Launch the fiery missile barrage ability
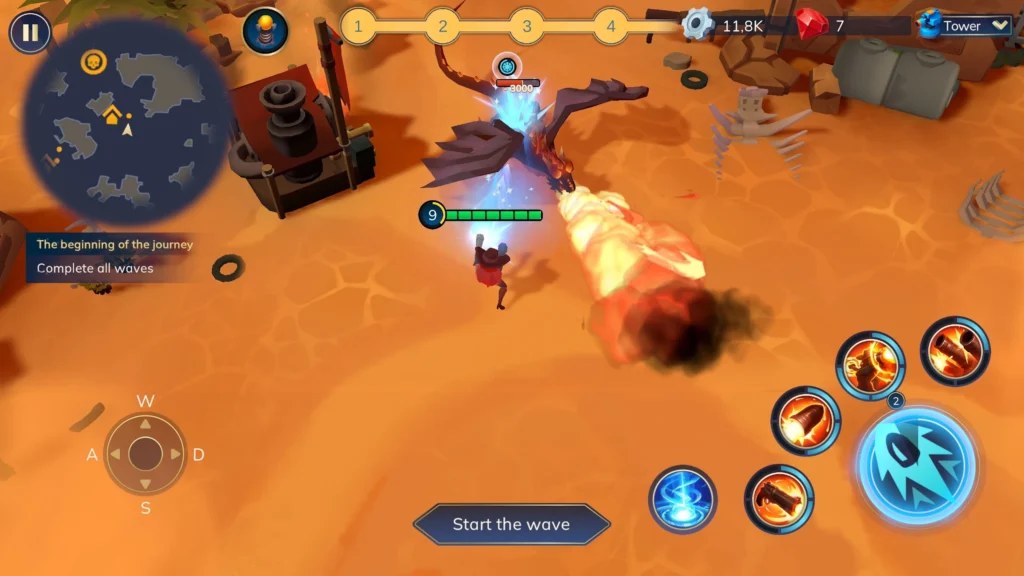 point(955,351)
